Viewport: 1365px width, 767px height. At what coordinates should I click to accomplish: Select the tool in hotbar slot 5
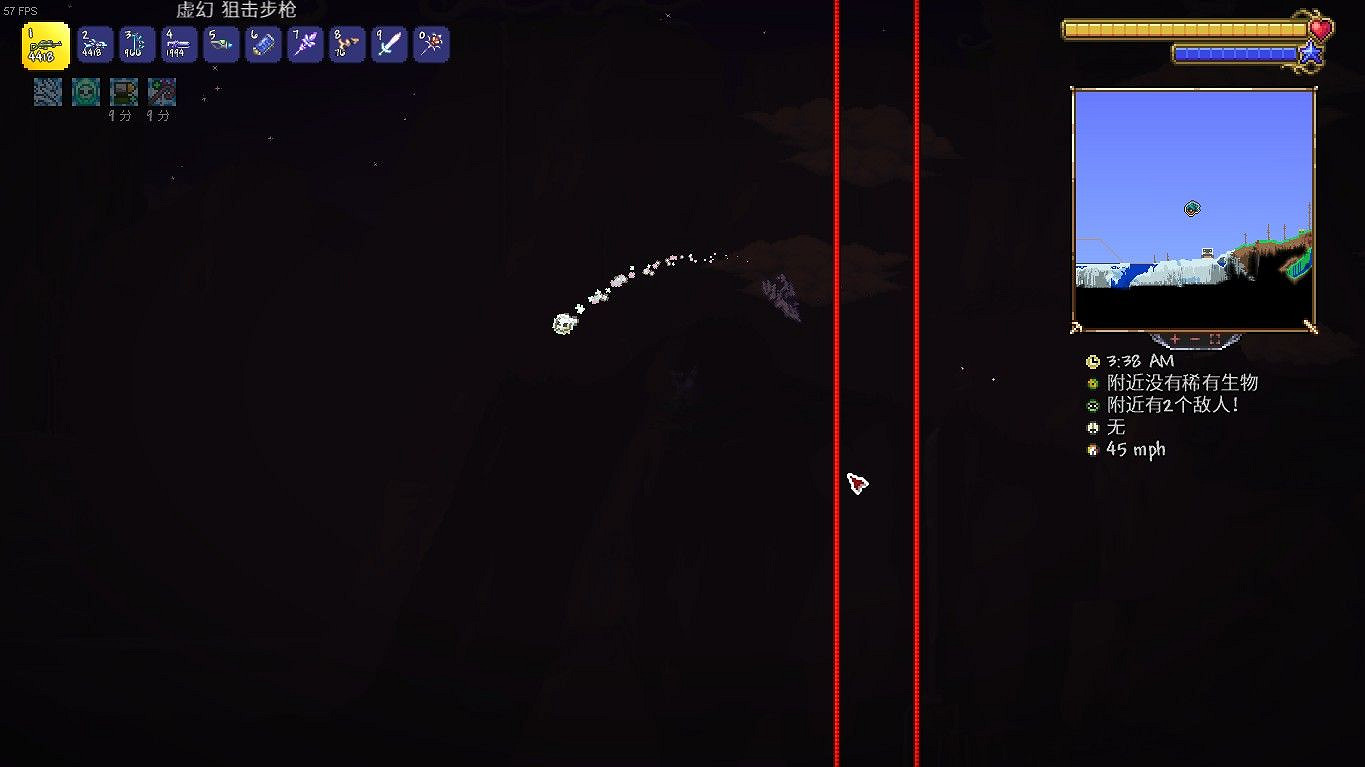click(220, 44)
